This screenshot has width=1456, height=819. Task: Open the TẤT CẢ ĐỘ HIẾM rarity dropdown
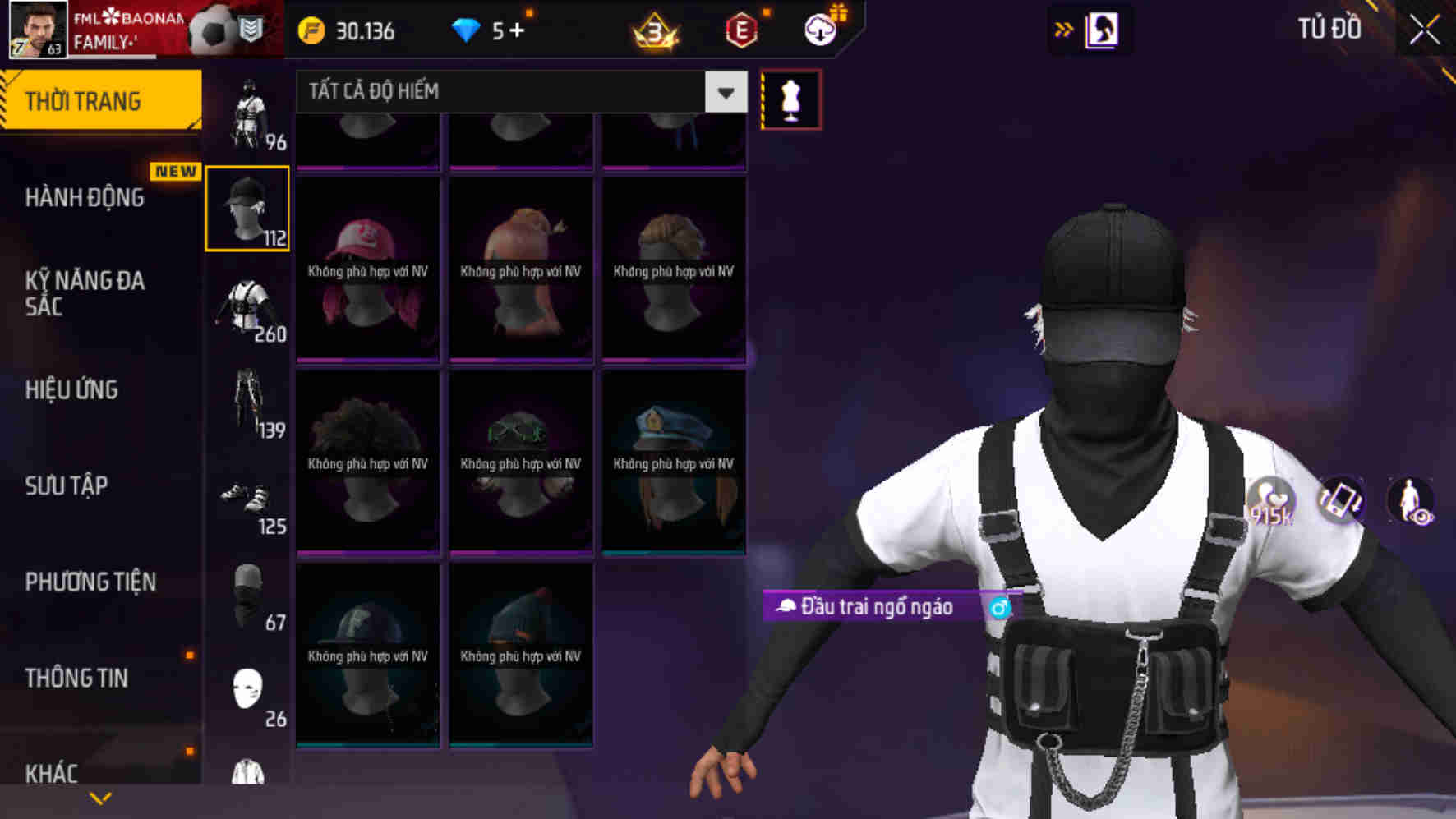518,91
